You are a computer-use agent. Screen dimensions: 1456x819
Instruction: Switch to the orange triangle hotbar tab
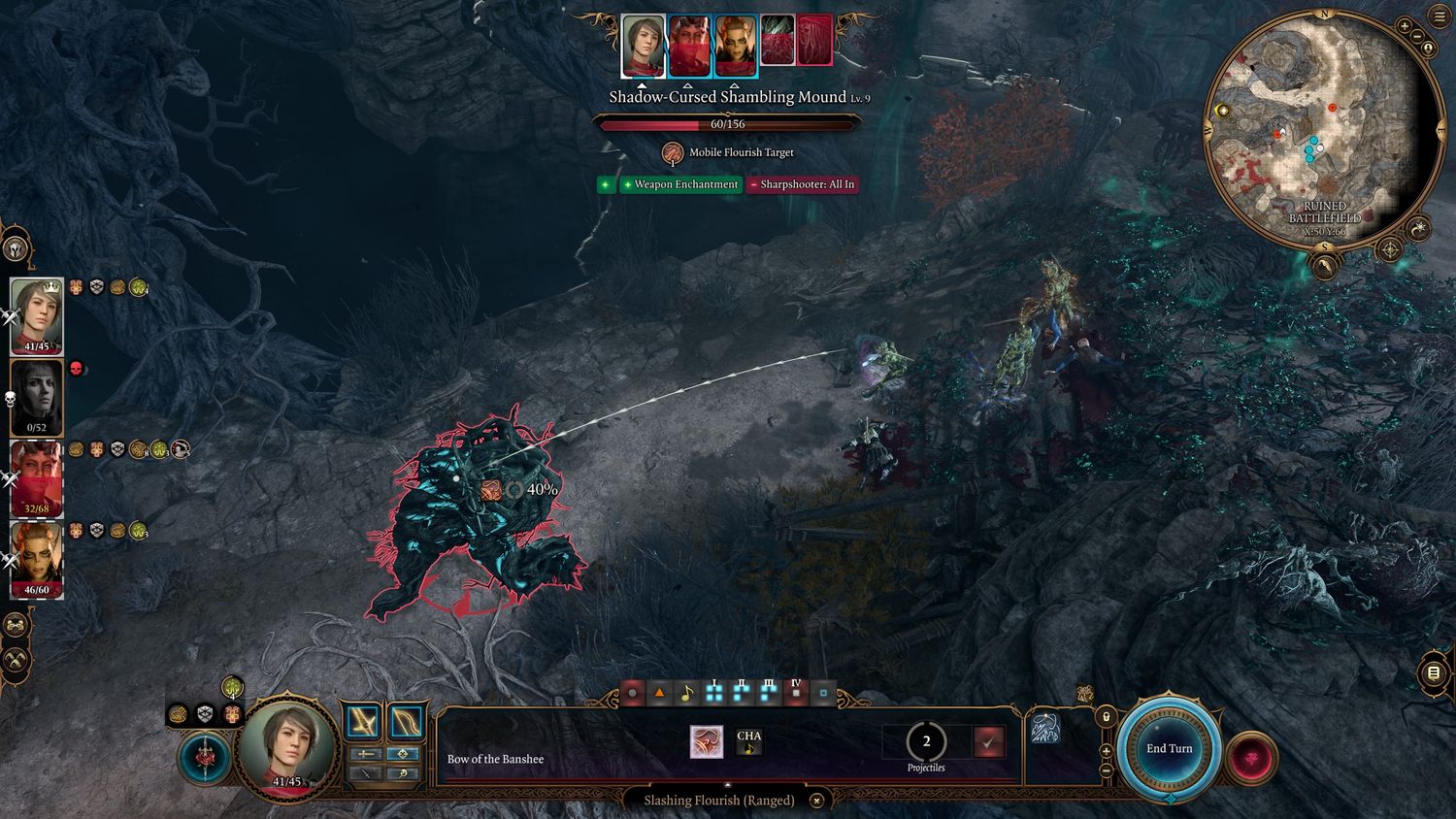click(659, 694)
